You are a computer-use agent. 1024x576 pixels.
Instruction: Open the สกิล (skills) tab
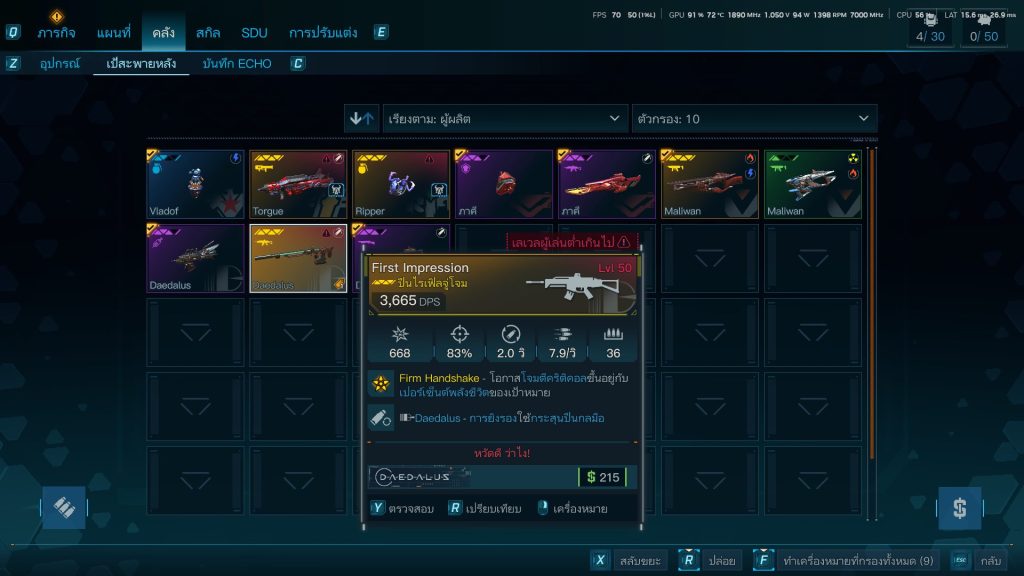[x=208, y=32]
